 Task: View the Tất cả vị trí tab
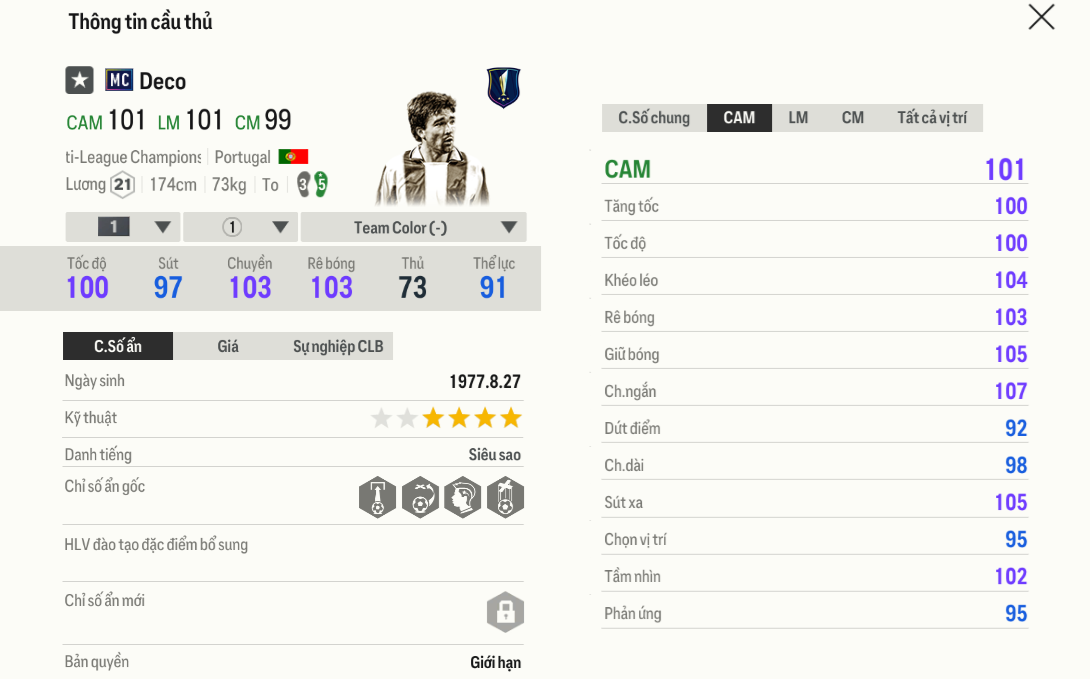coord(931,118)
